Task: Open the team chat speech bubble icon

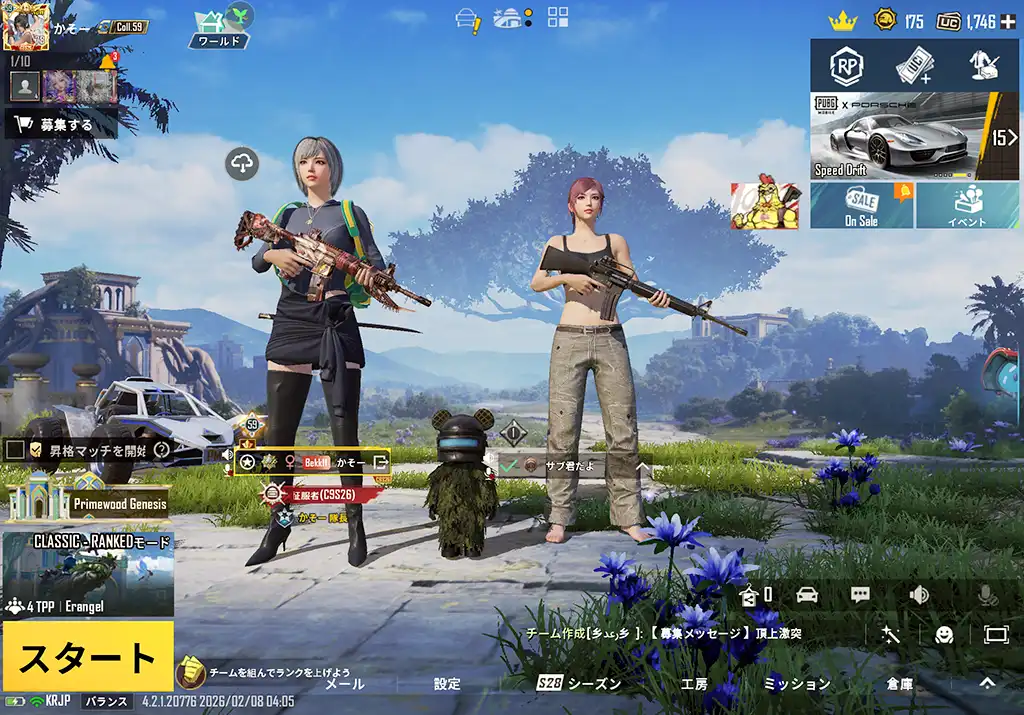Action: [860, 595]
